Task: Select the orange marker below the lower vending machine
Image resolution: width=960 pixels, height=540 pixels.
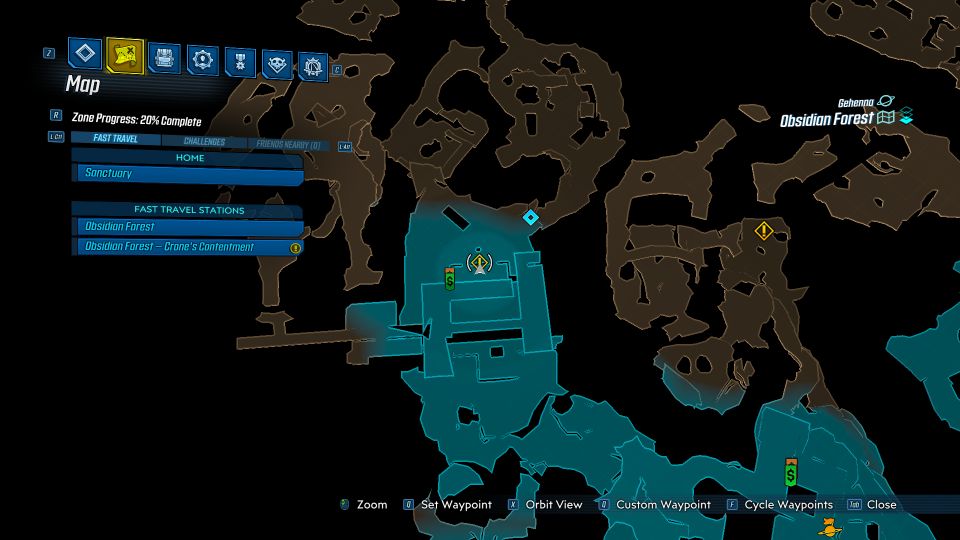Action: tap(828, 526)
